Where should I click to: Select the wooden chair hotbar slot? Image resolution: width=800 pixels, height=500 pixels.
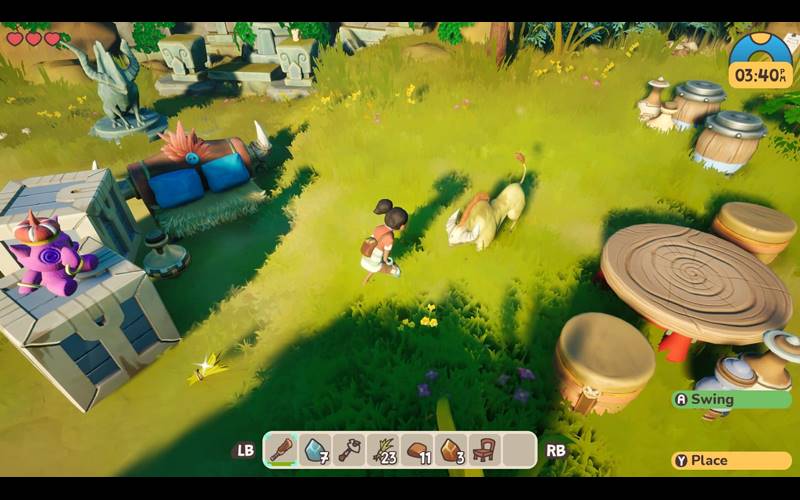(x=485, y=450)
